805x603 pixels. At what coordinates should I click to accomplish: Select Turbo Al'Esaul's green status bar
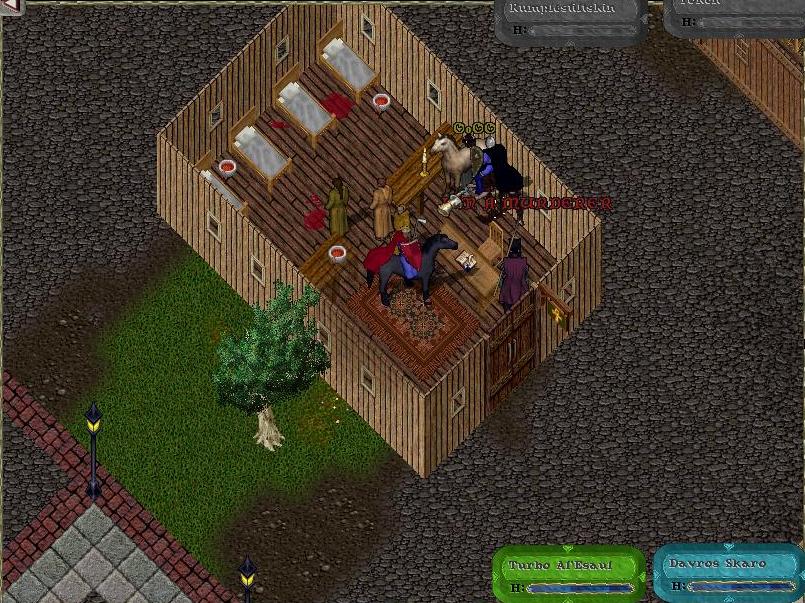568,573
